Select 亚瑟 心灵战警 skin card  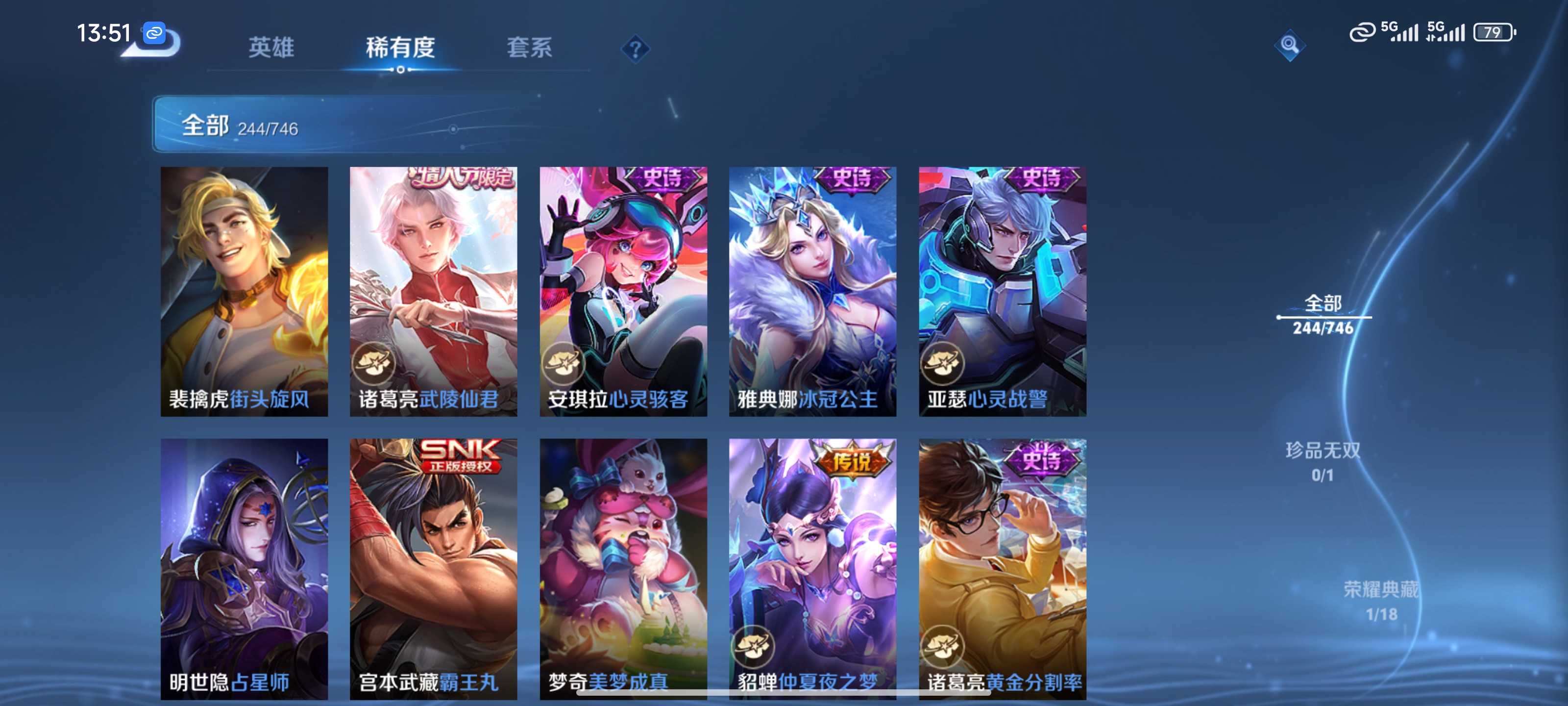[x=1002, y=291]
